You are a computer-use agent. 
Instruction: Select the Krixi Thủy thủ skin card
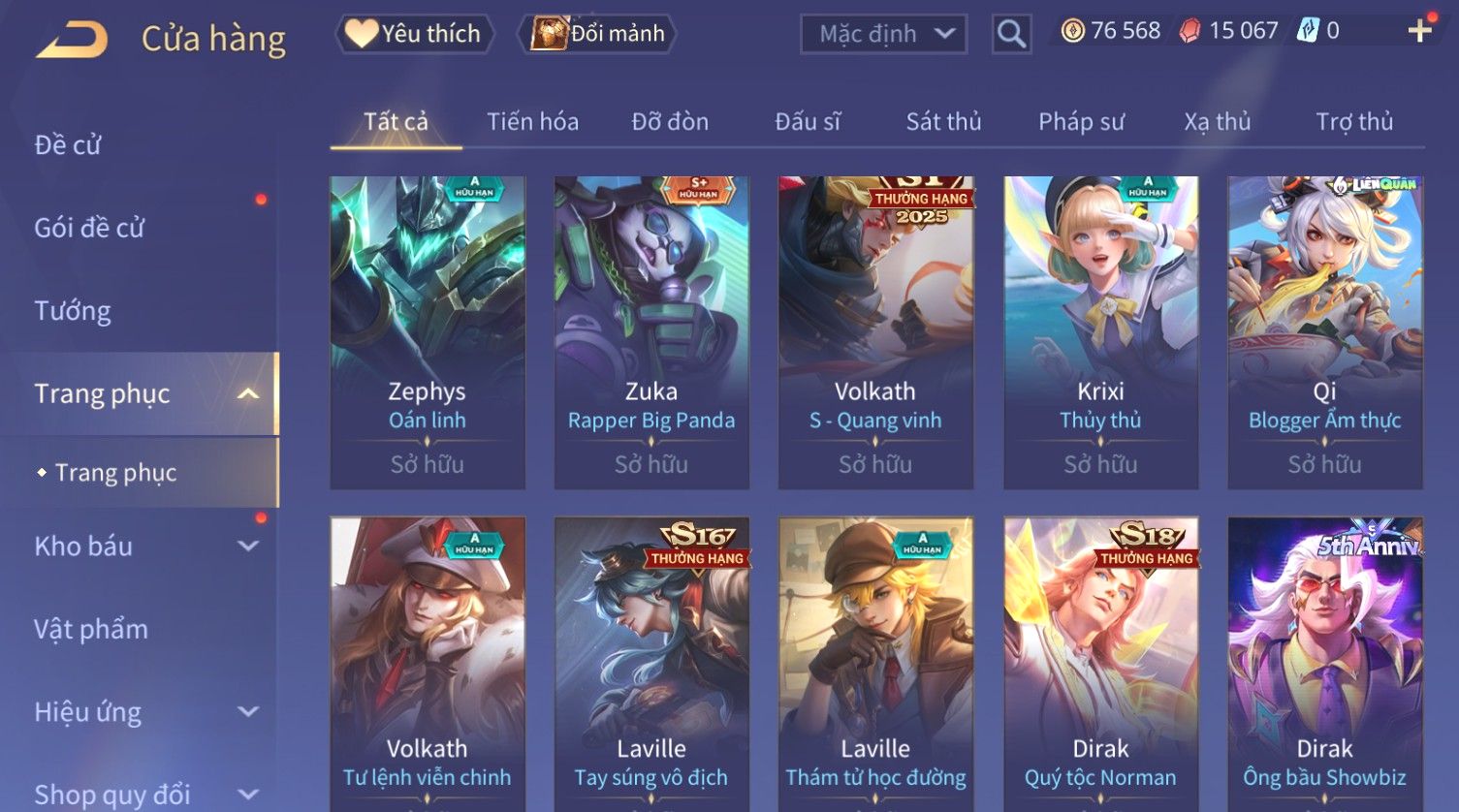[x=1100, y=331]
